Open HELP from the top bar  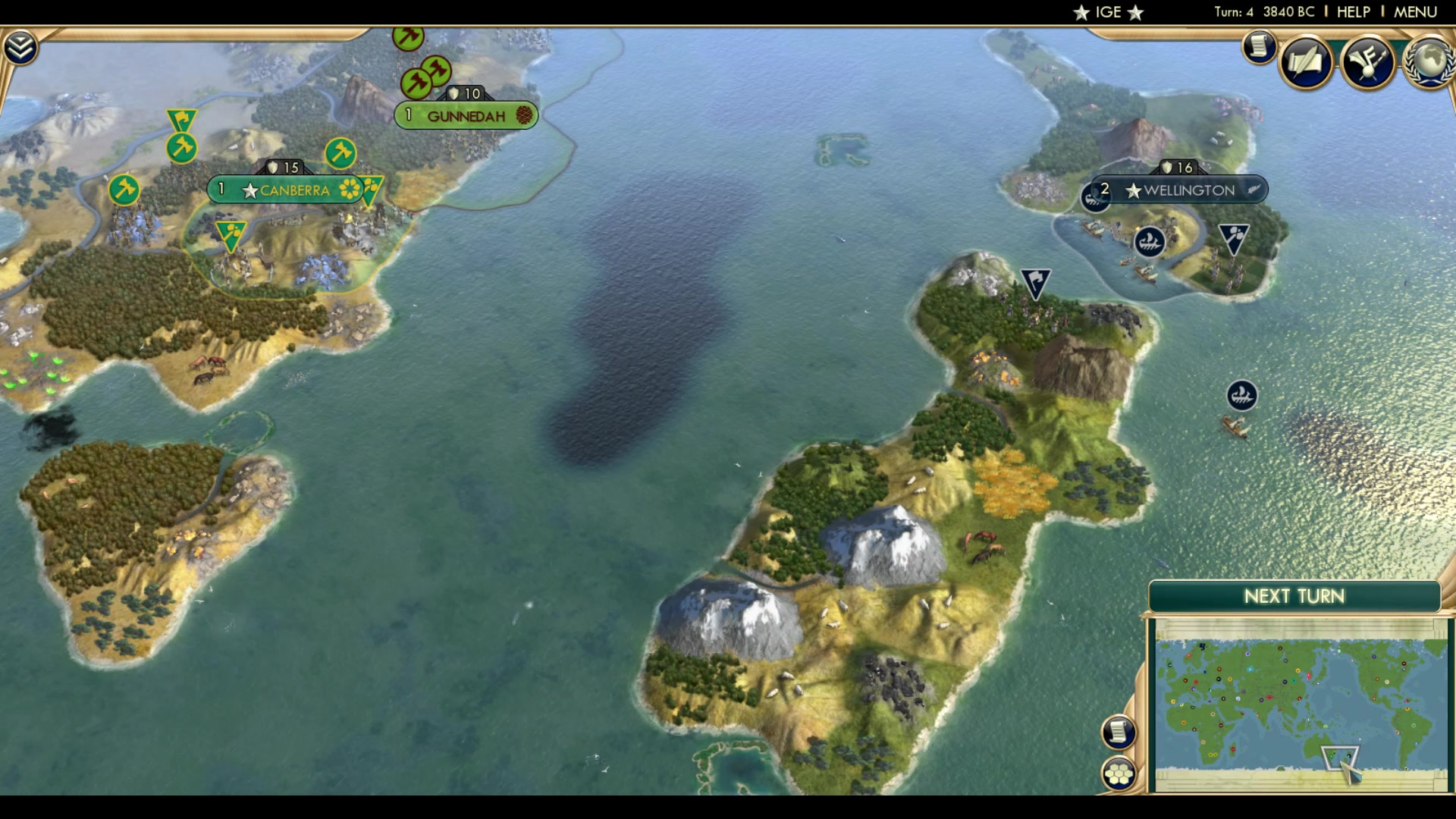tap(1354, 12)
